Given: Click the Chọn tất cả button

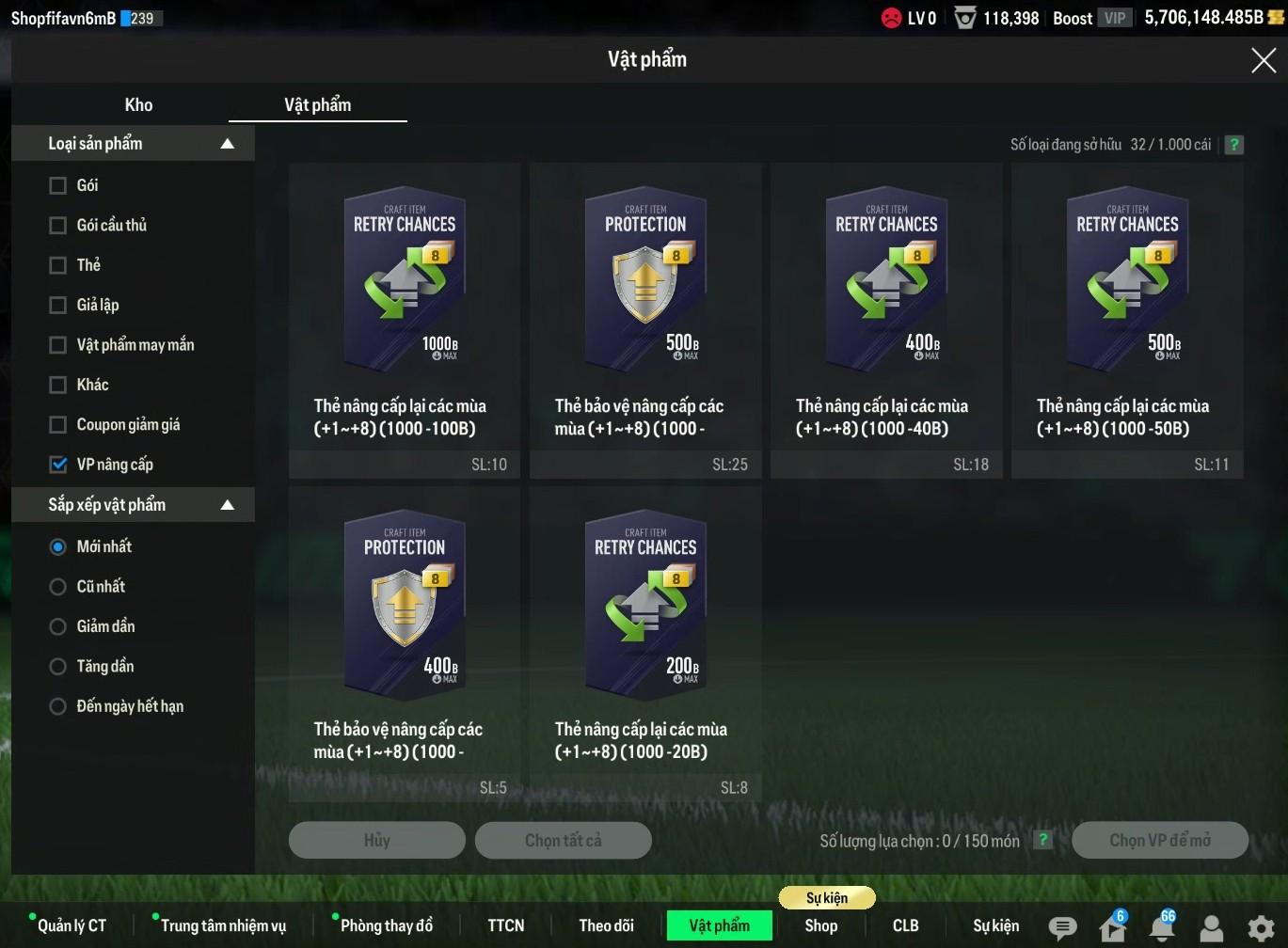Looking at the screenshot, I should click(563, 840).
